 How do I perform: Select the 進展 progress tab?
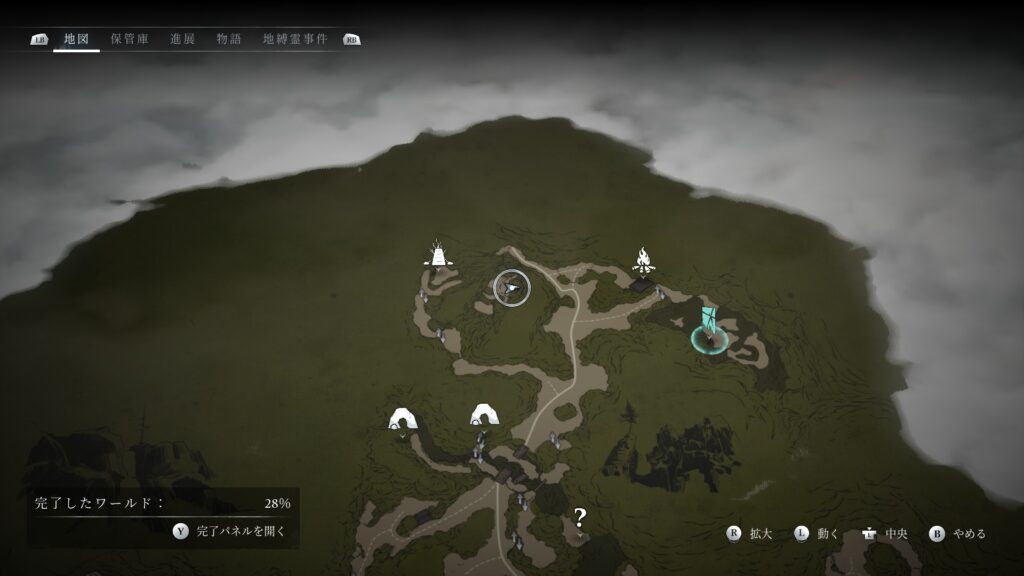tap(182, 39)
